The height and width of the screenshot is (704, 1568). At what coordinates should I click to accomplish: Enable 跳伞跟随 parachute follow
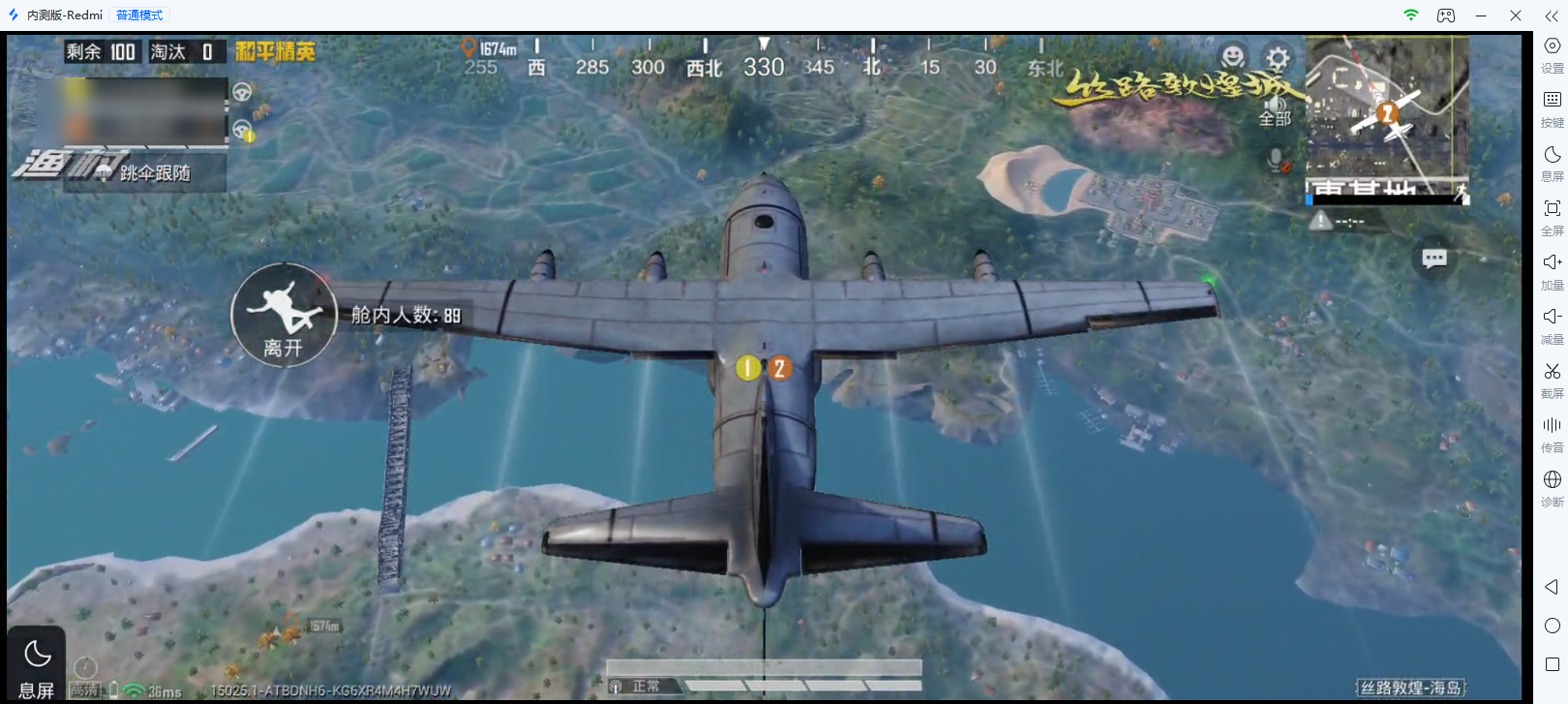coord(145,173)
